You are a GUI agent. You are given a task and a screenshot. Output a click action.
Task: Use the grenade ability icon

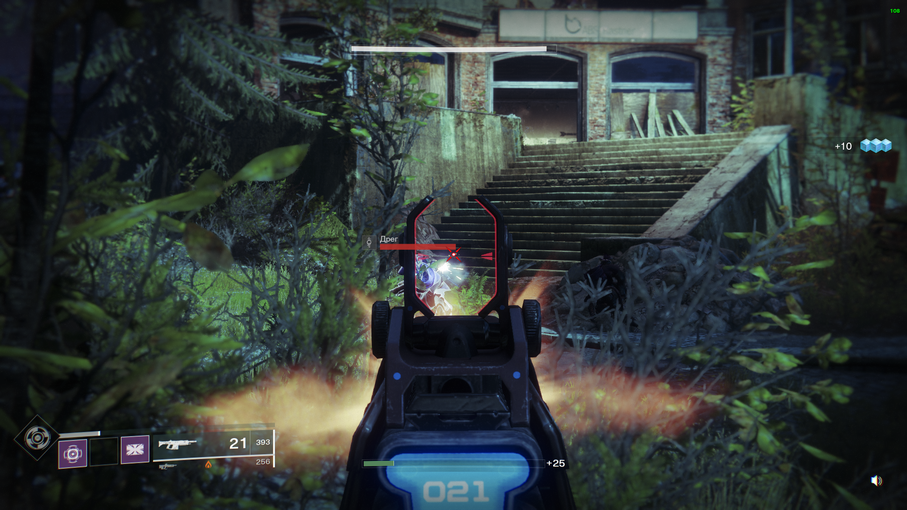point(72,453)
